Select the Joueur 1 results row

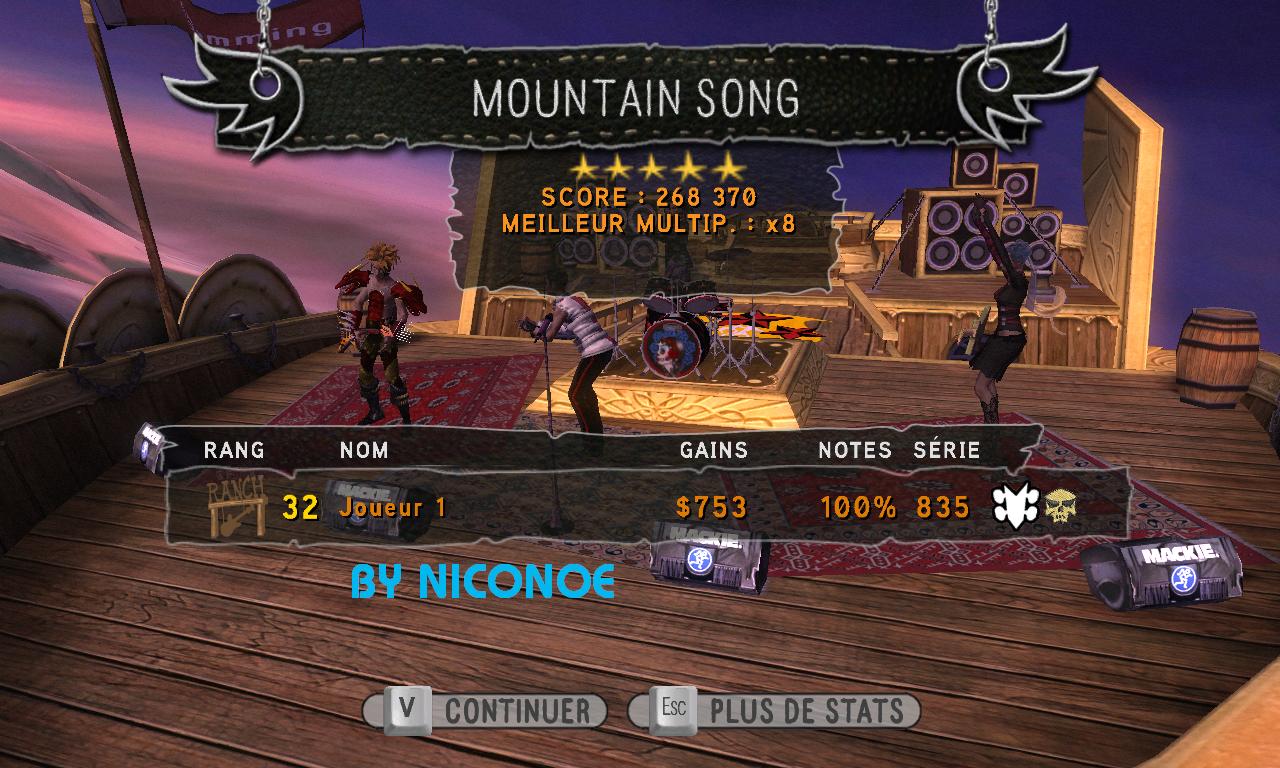(x=645, y=508)
